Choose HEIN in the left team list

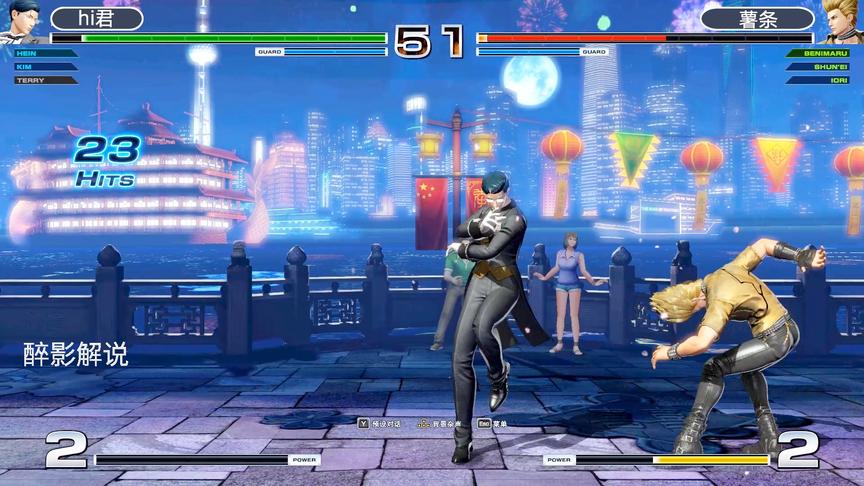40,53
